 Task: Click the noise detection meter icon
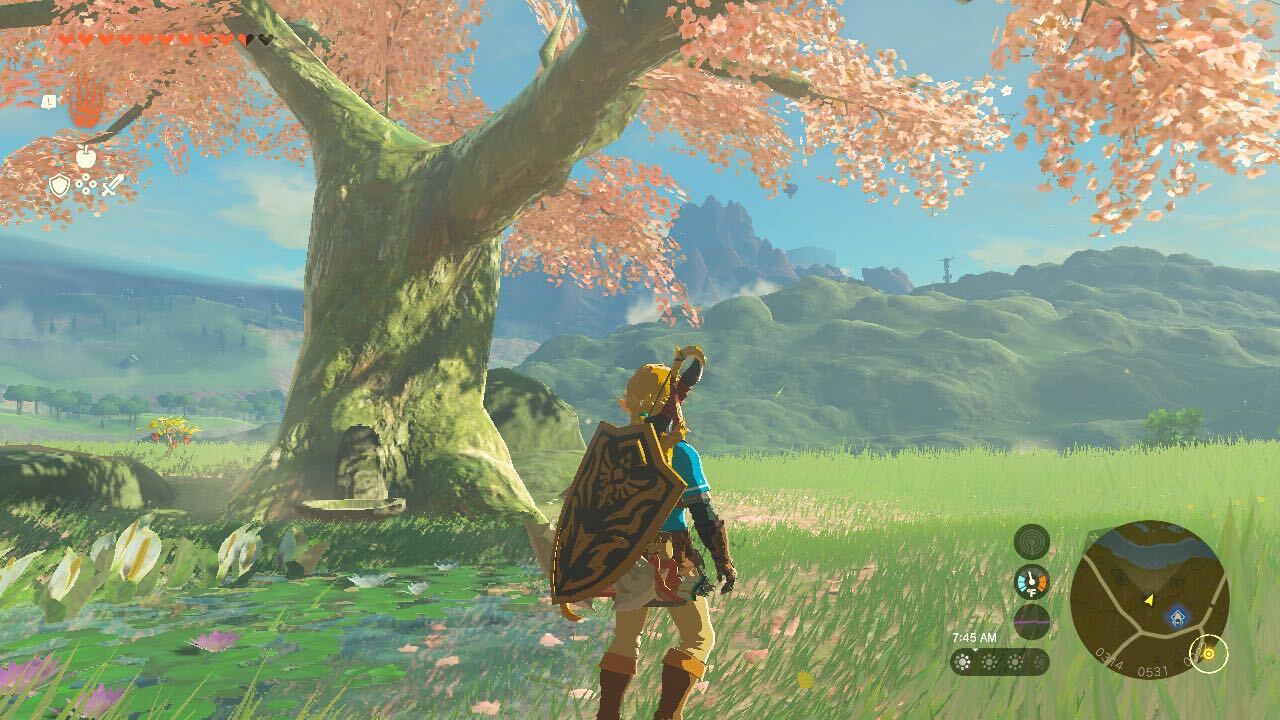1032,543
